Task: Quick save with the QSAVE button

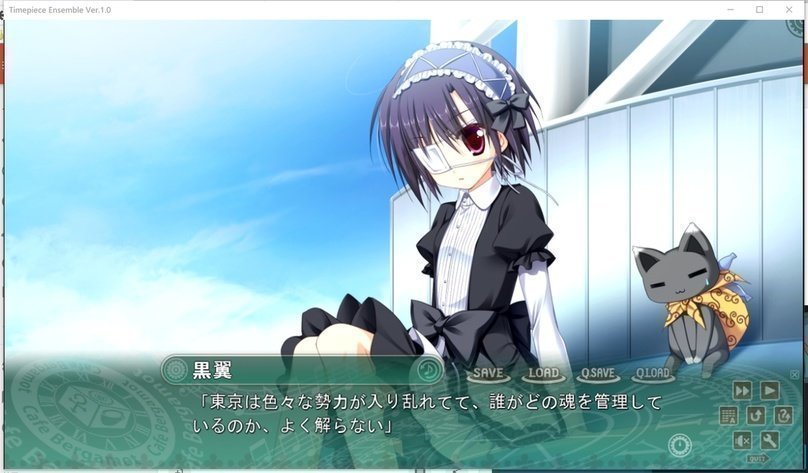Action: click(x=598, y=373)
